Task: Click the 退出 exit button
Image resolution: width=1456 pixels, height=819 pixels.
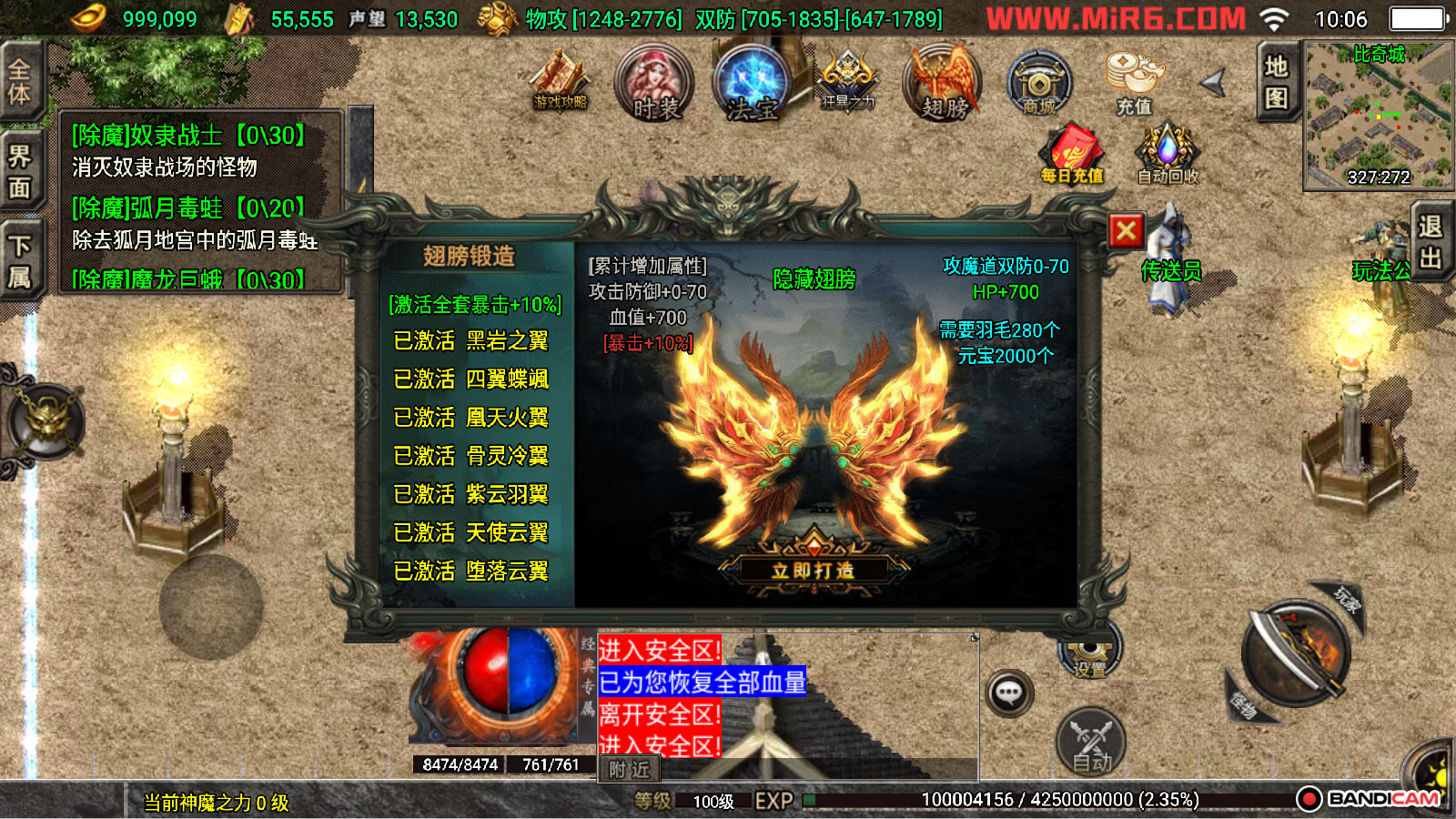Action: 1430,241
